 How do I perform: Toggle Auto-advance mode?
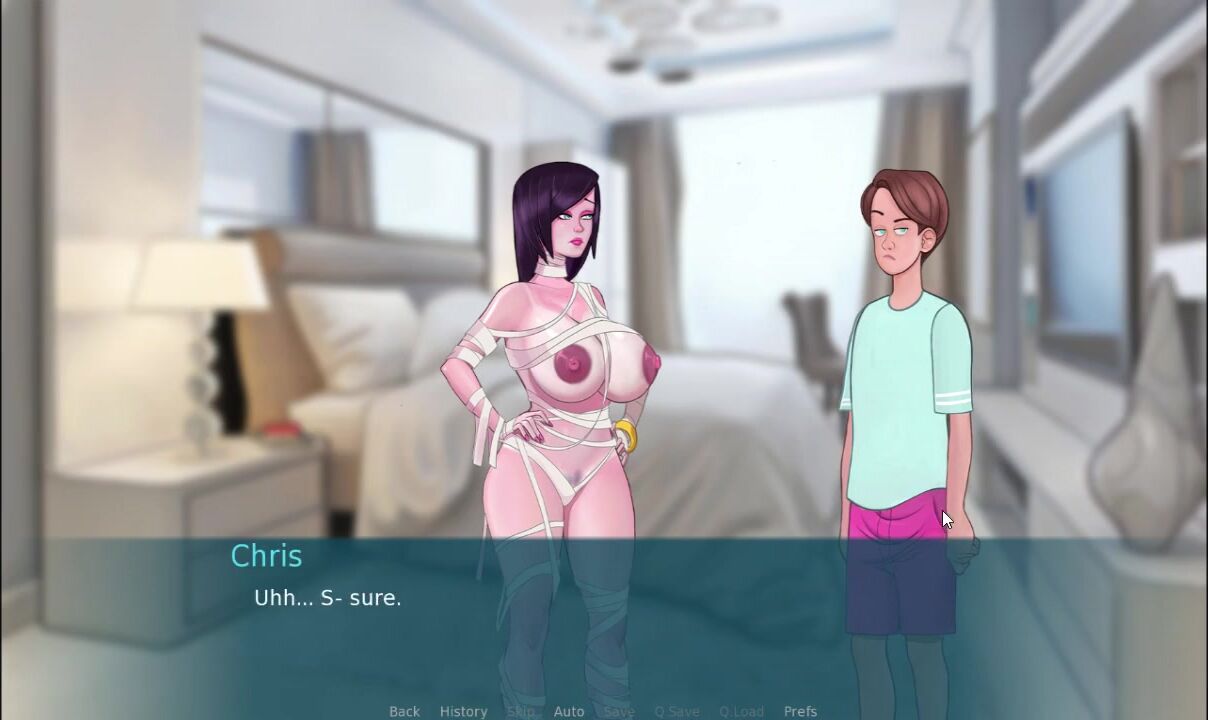click(x=568, y=711)
